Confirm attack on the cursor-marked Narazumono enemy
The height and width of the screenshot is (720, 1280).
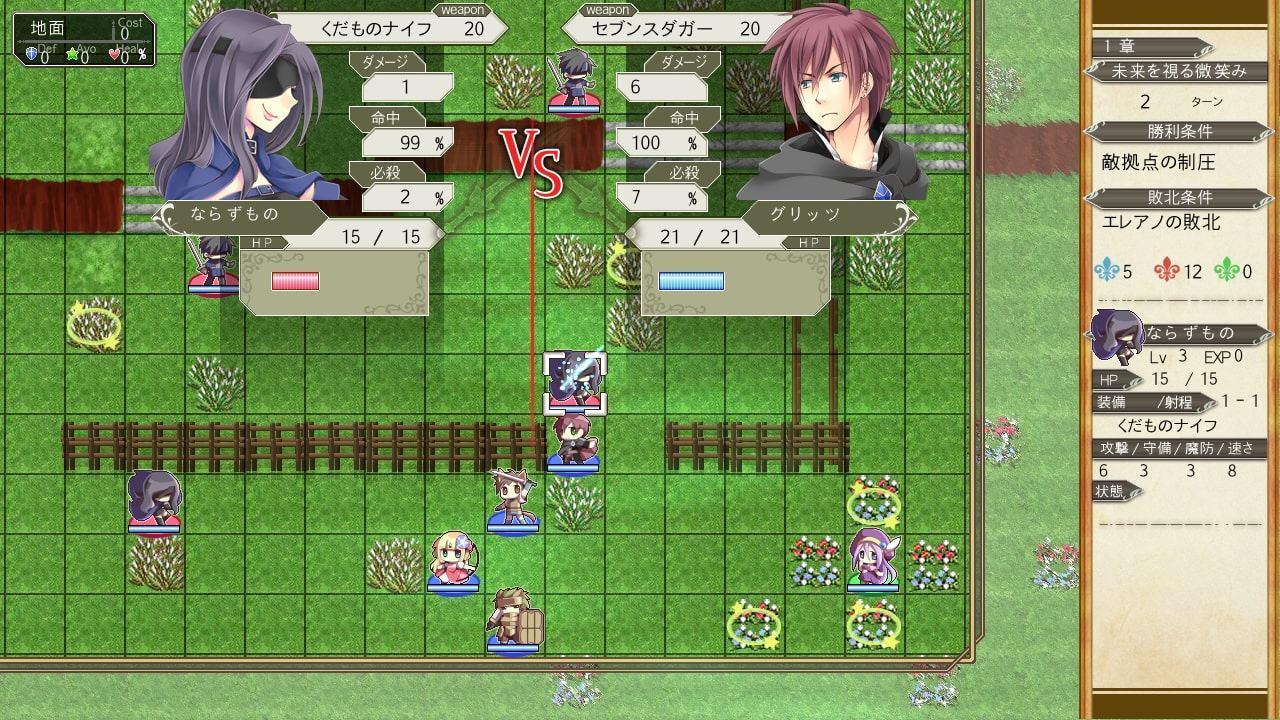(573, 382)
